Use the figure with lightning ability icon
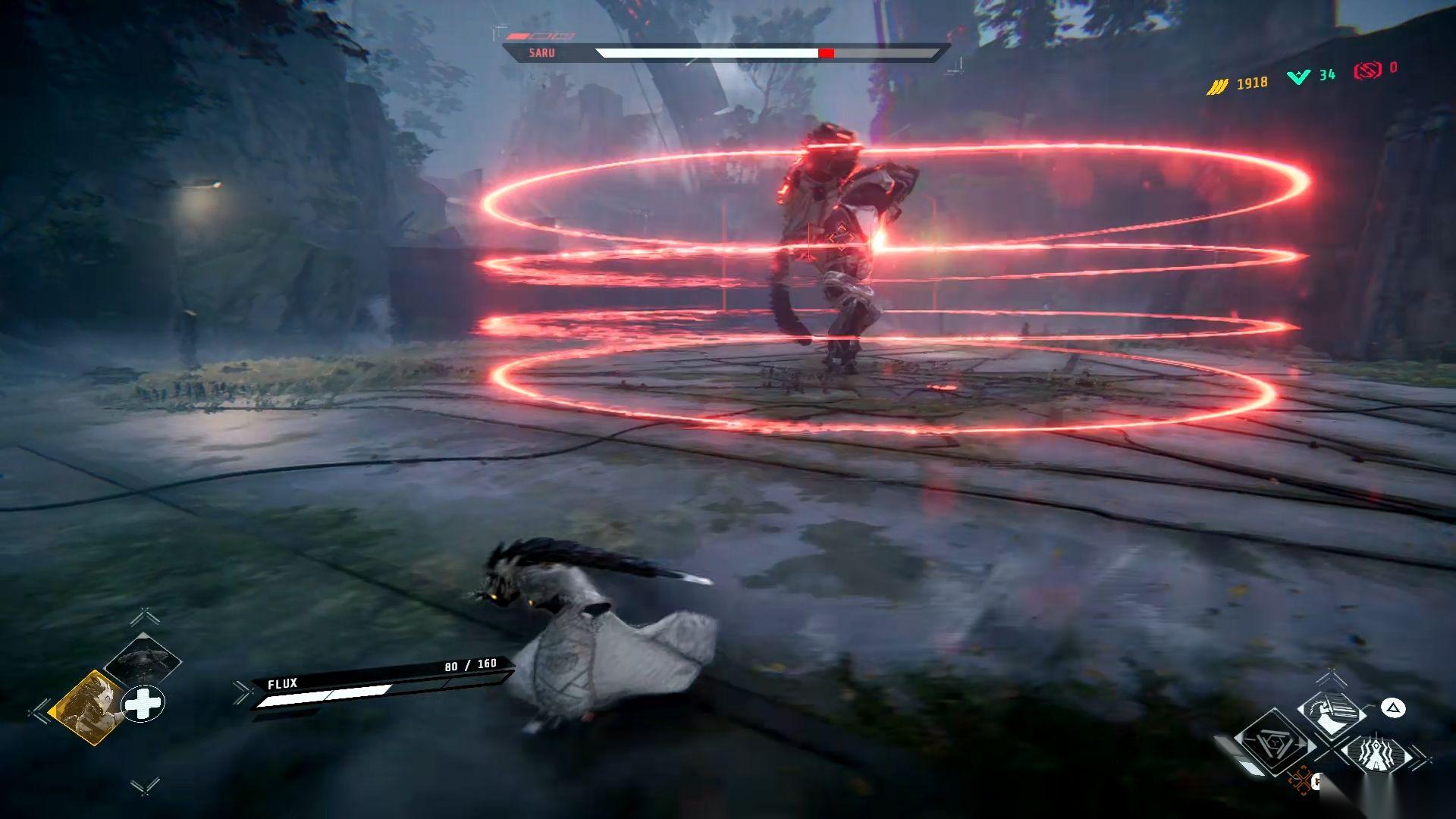Image resolution: width=1456 pixels, height=819 pixels. [x=1376, y=755]
